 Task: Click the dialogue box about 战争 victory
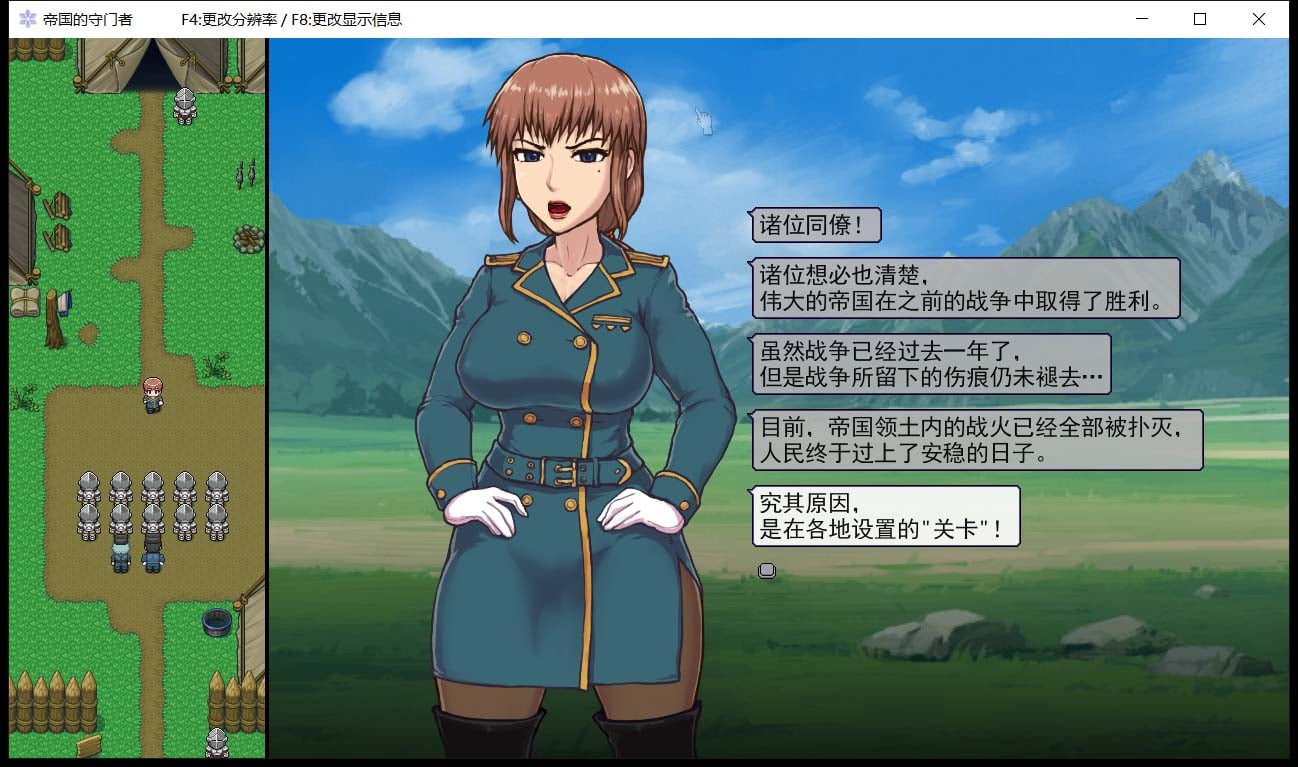click(x=965, y=287)
